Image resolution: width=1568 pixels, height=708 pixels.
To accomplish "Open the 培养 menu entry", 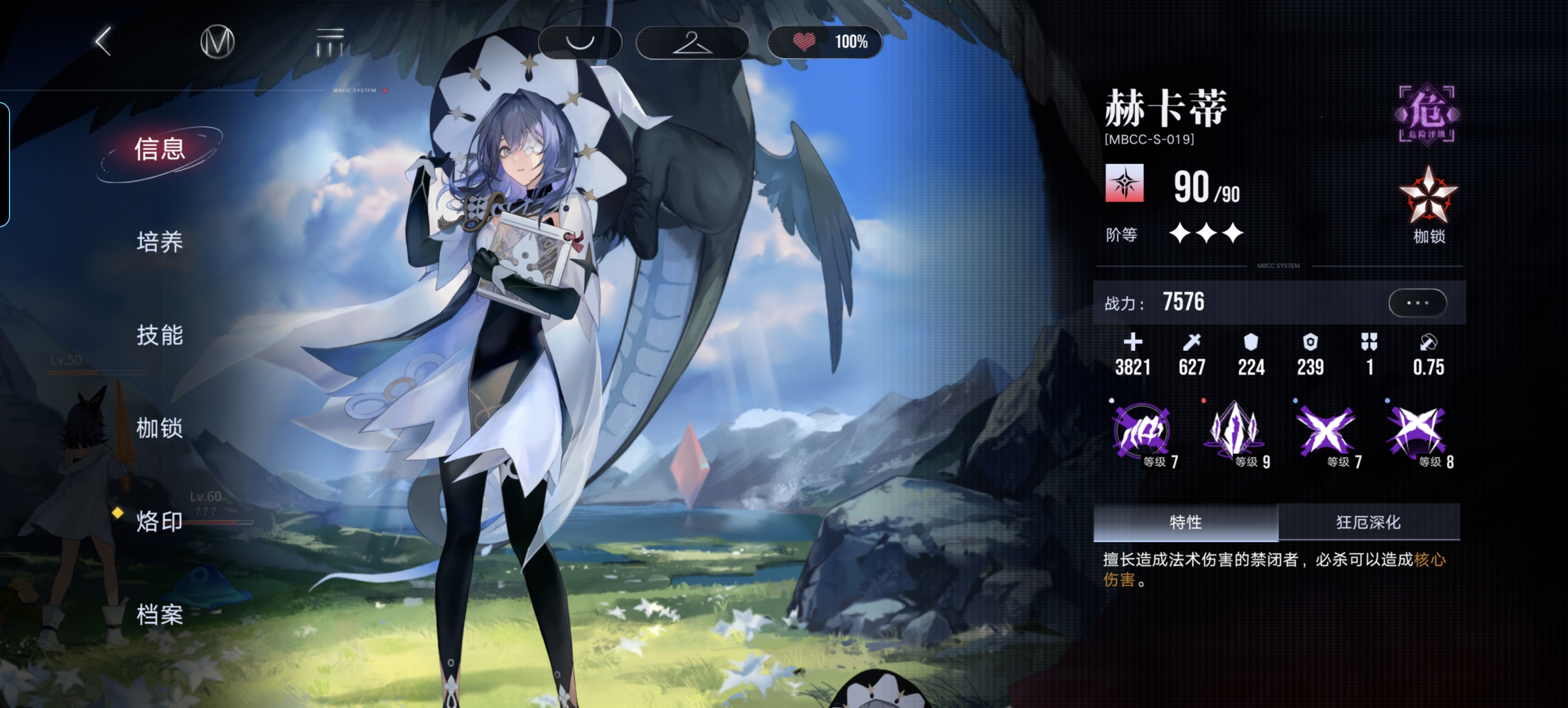I will point(160,243).
